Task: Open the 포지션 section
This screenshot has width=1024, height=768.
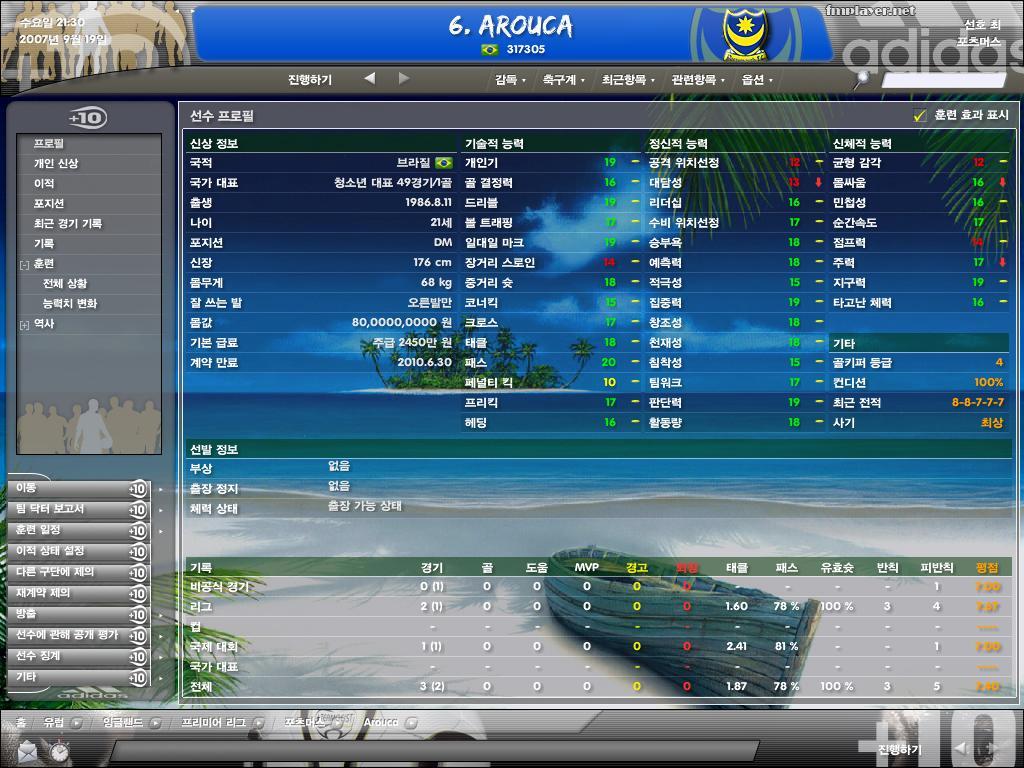Action: pos(49,203)
